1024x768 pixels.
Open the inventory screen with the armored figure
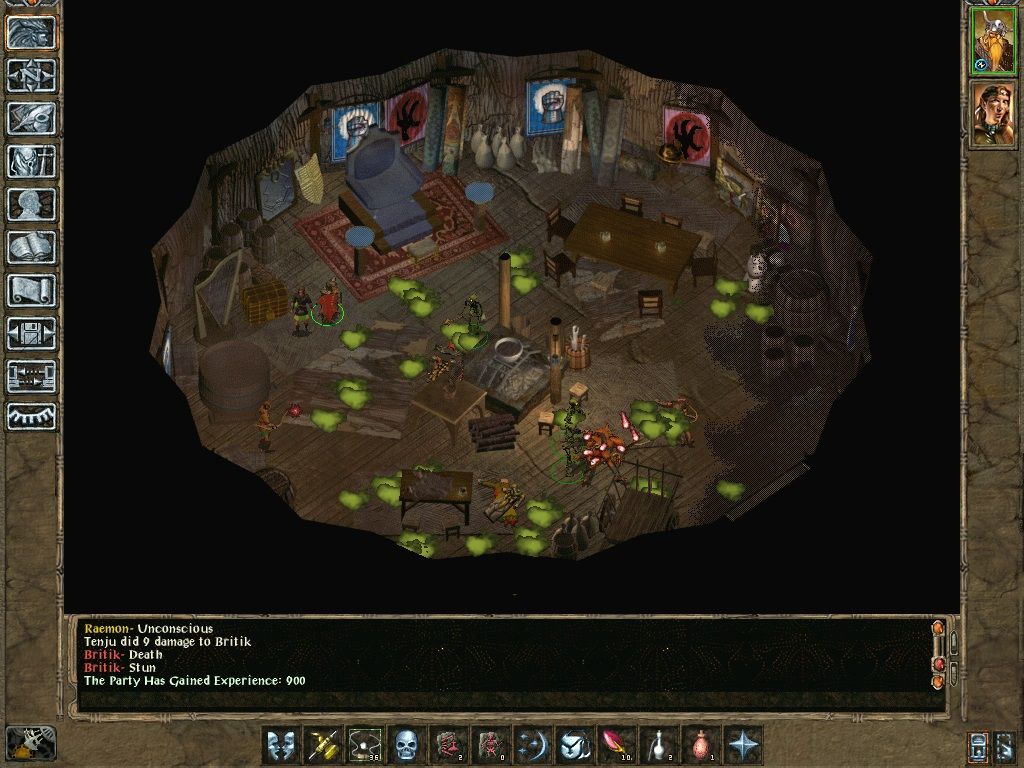click(31, 161)
